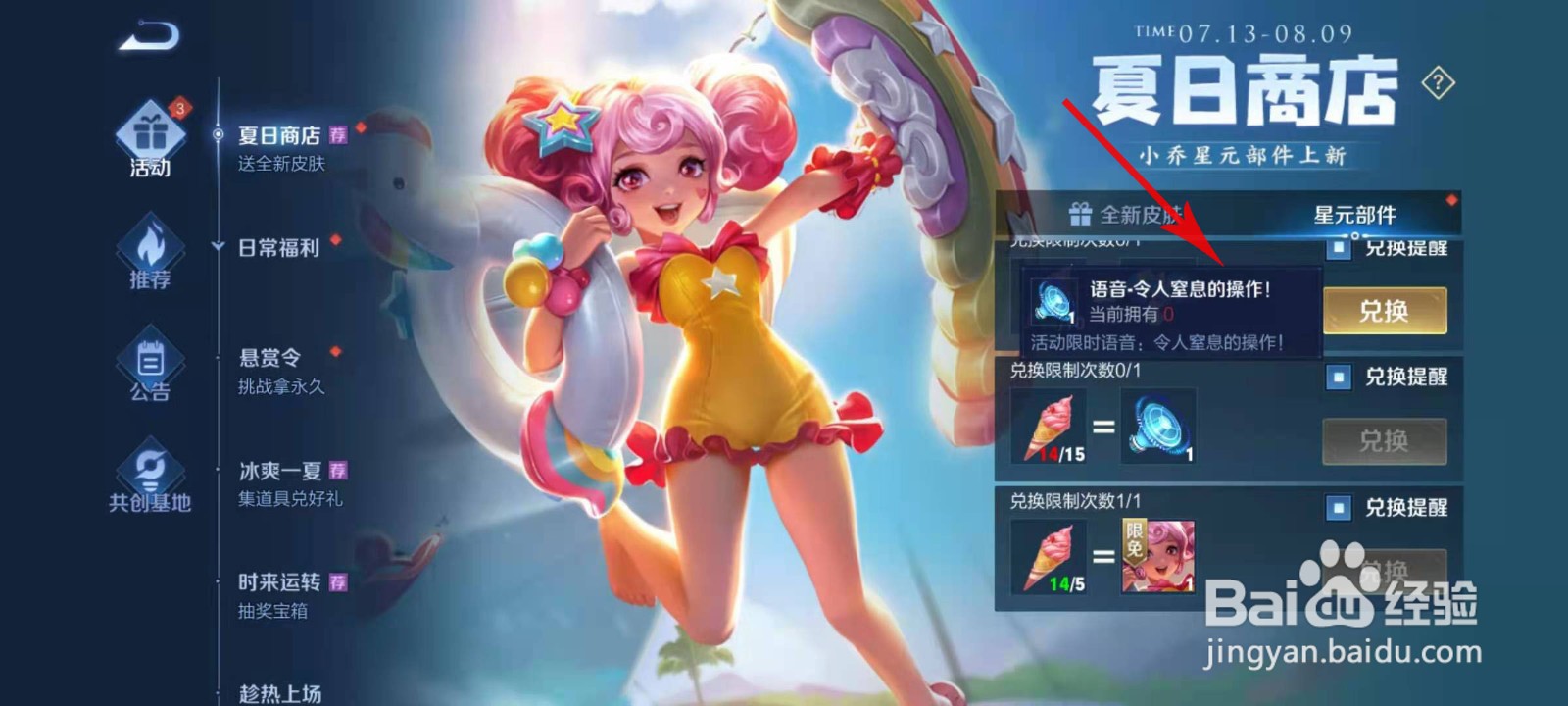Switch to the 星元部件 tab

tap(1357, 214)
